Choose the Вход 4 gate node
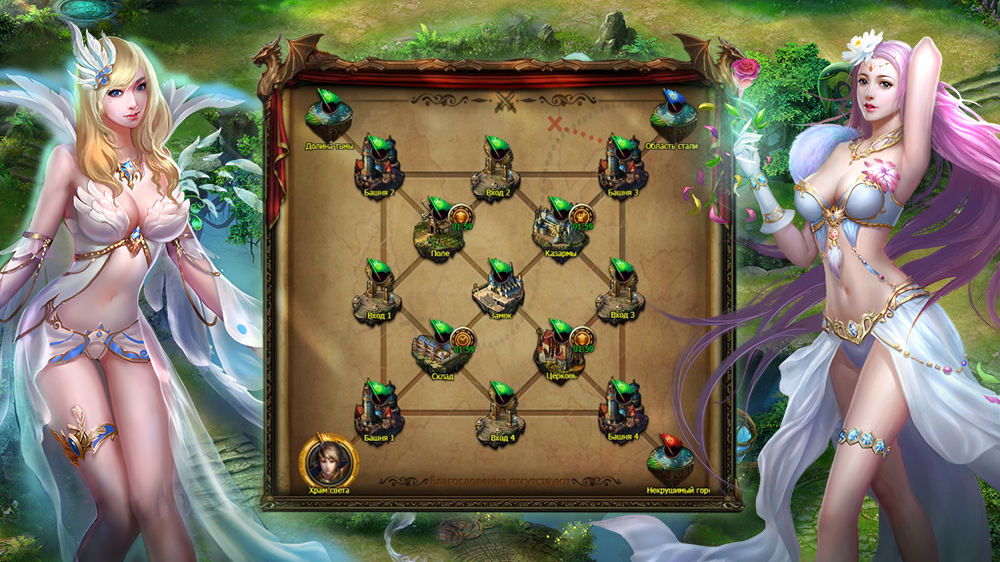This screenshot has height=562, width=1000. coord(500,411)
